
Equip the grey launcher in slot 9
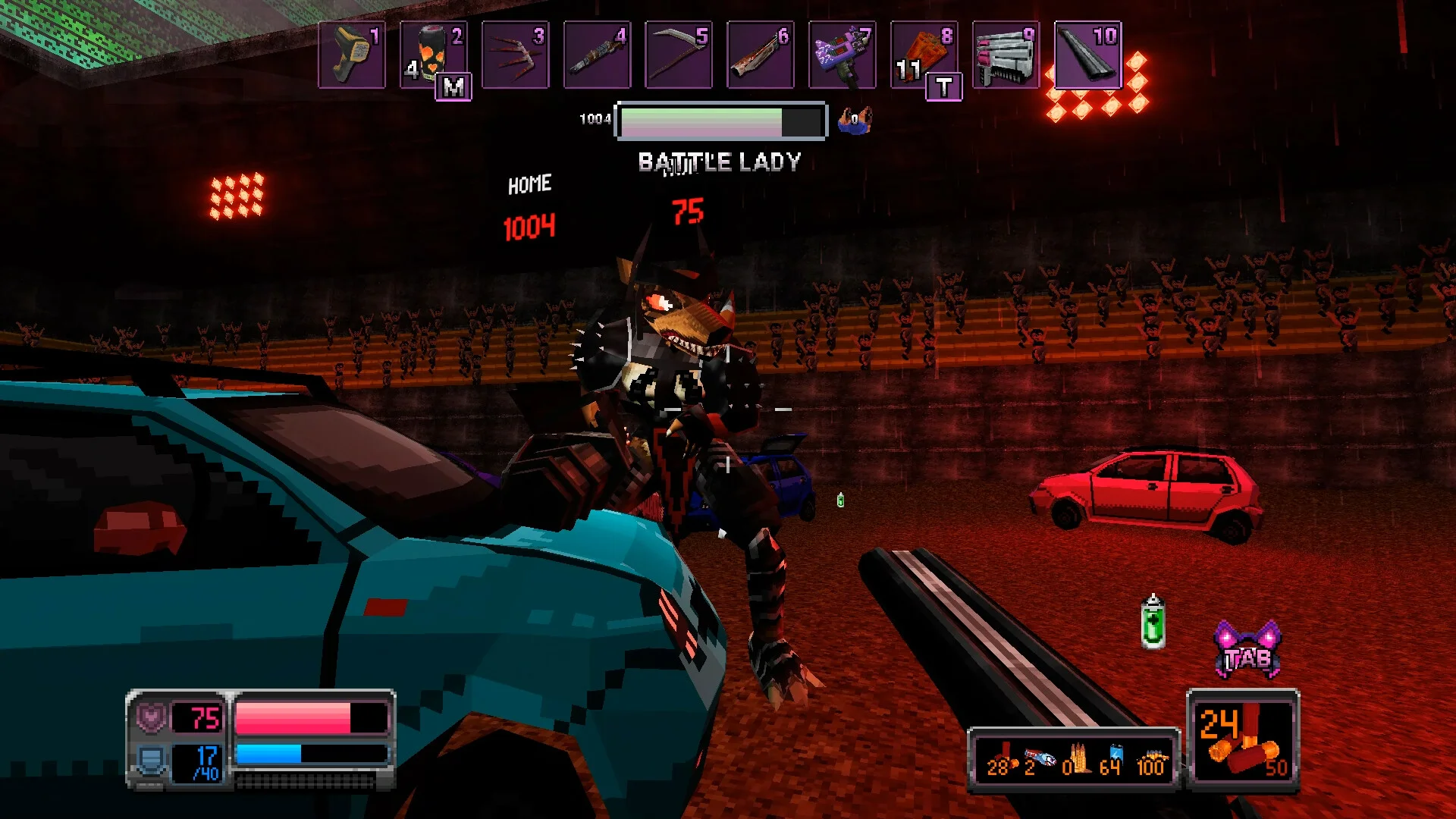click(1006, 55)
